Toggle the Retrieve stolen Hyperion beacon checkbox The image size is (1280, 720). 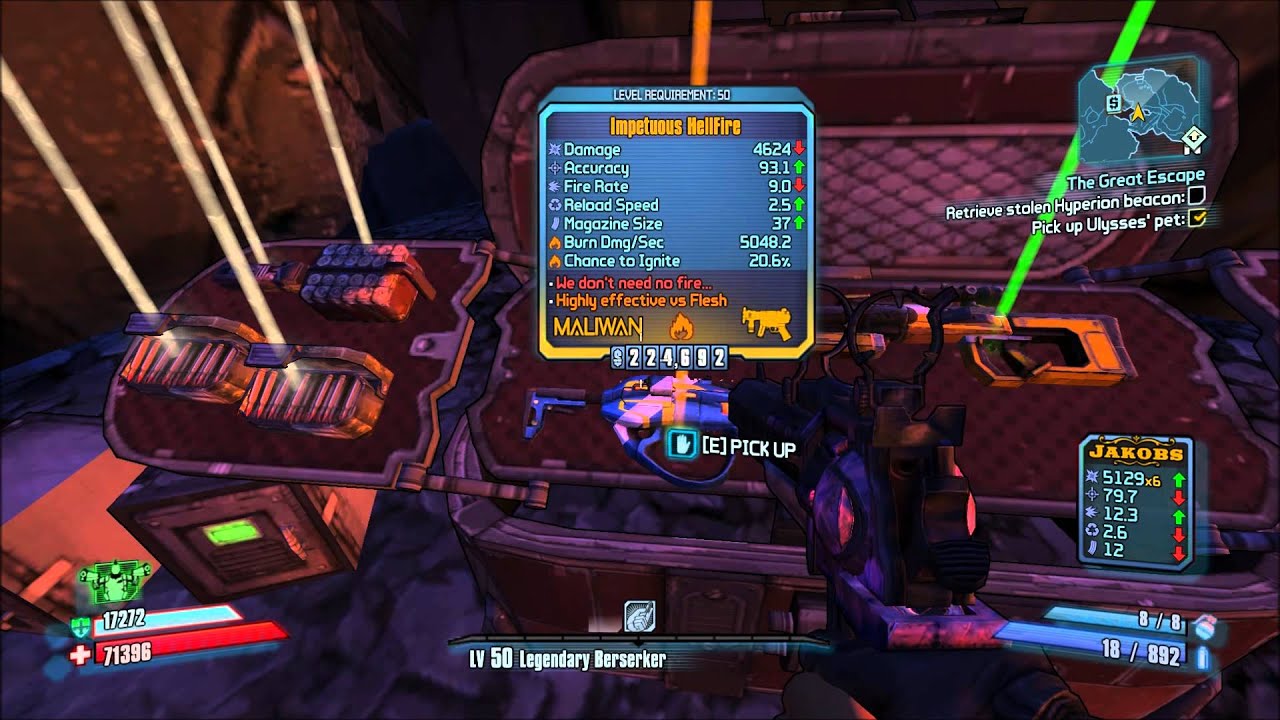[1195, 196]
